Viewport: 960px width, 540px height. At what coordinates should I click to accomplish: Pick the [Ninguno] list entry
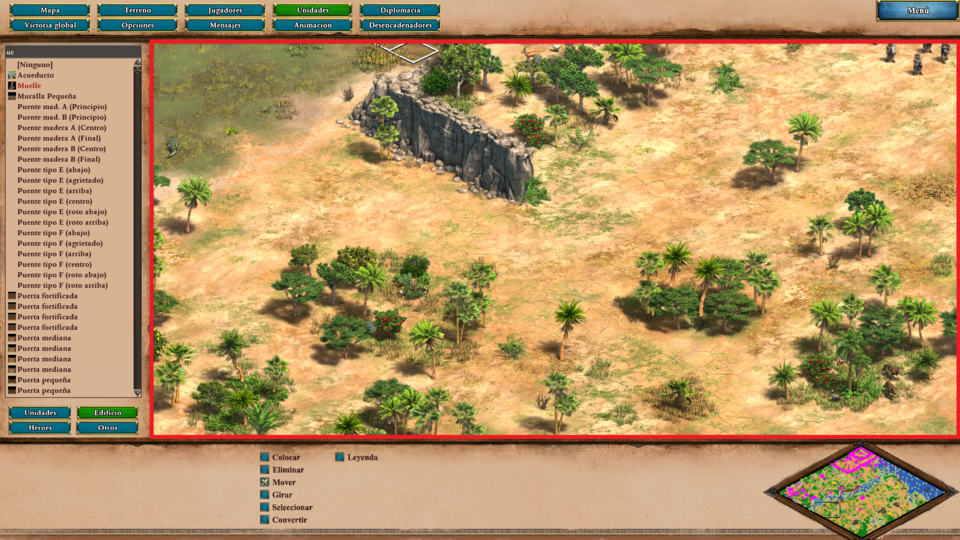(35, 65)
